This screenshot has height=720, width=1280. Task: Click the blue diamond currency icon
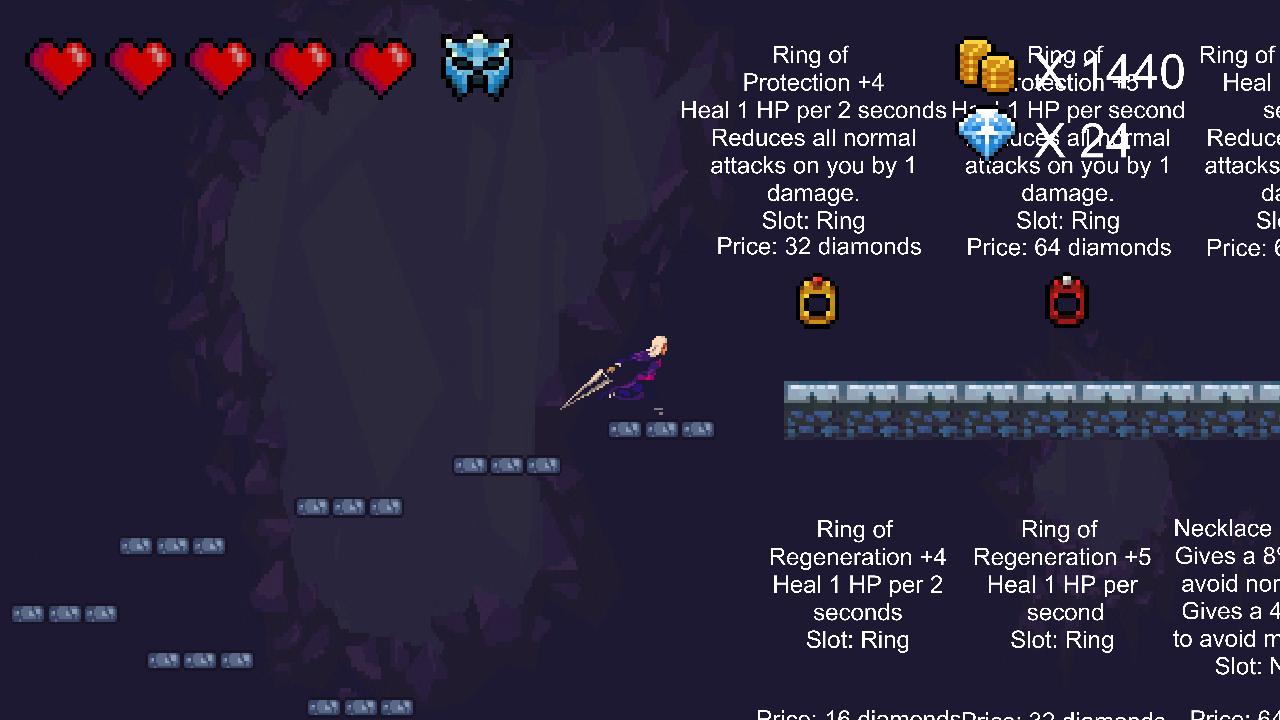[x=986, y=132]
